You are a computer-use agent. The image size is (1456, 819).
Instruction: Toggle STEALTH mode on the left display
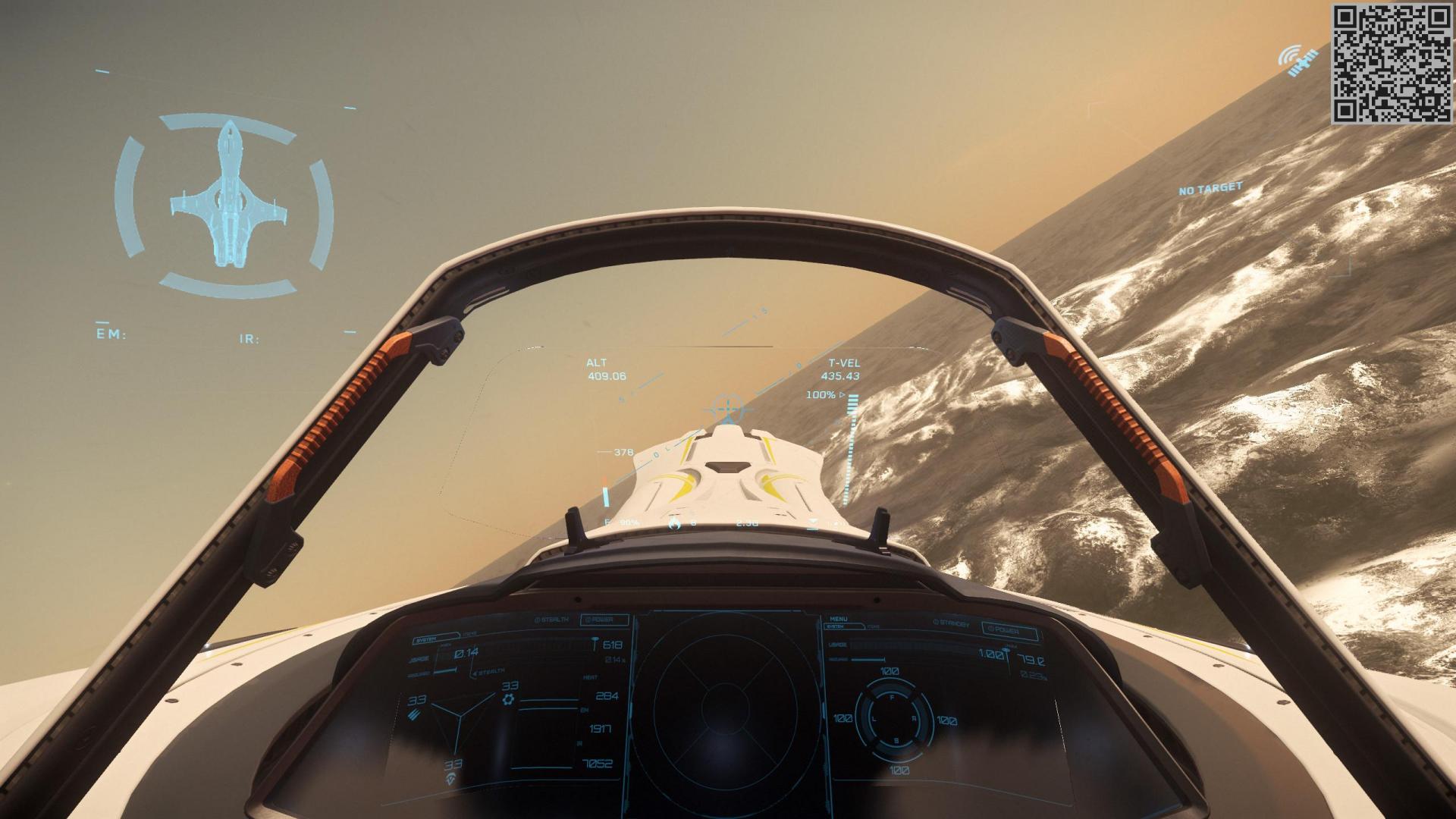click(552, 620)
